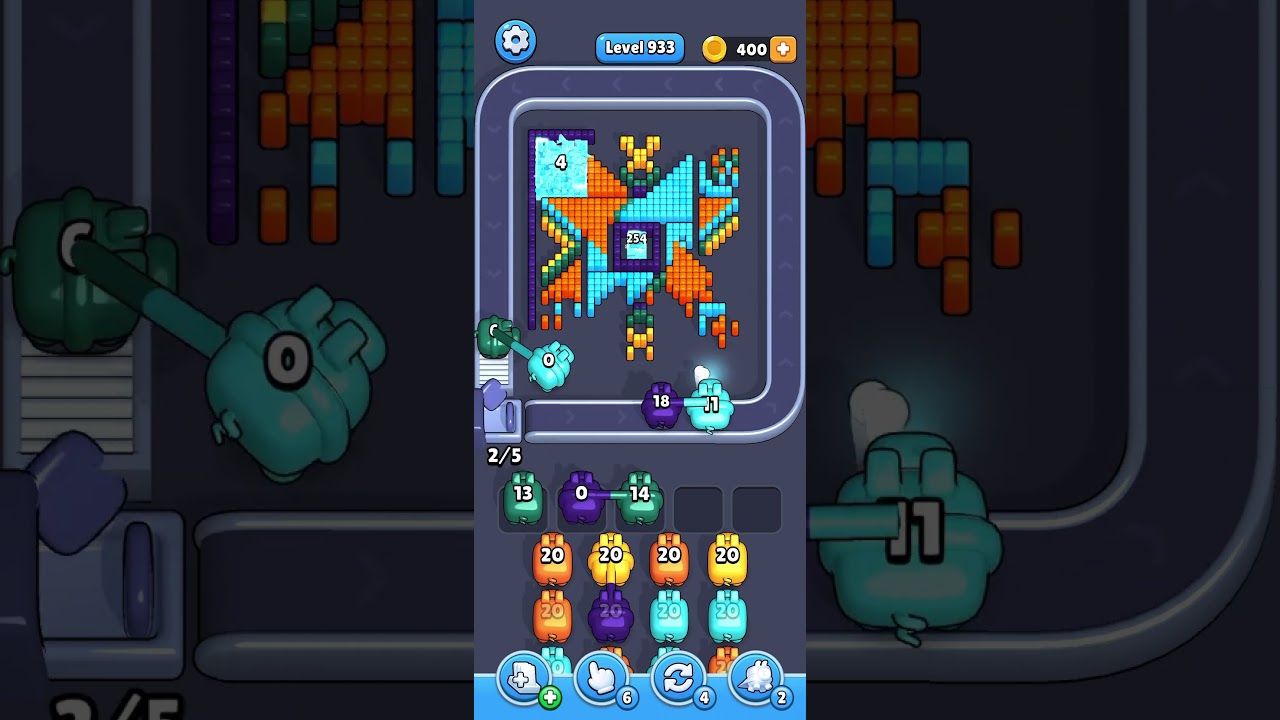Activate the shuffle arrows booster
Image resolution: width=1280 pixels, height=720 pixels.
(x=678, y=680)
